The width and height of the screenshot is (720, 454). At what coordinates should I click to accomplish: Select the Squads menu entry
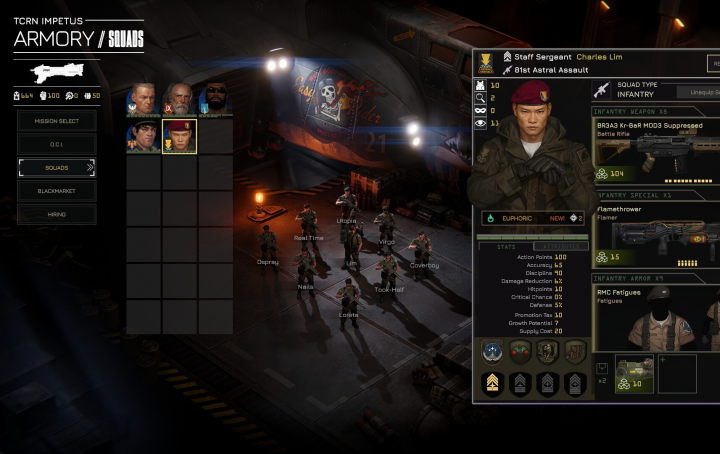57,167
